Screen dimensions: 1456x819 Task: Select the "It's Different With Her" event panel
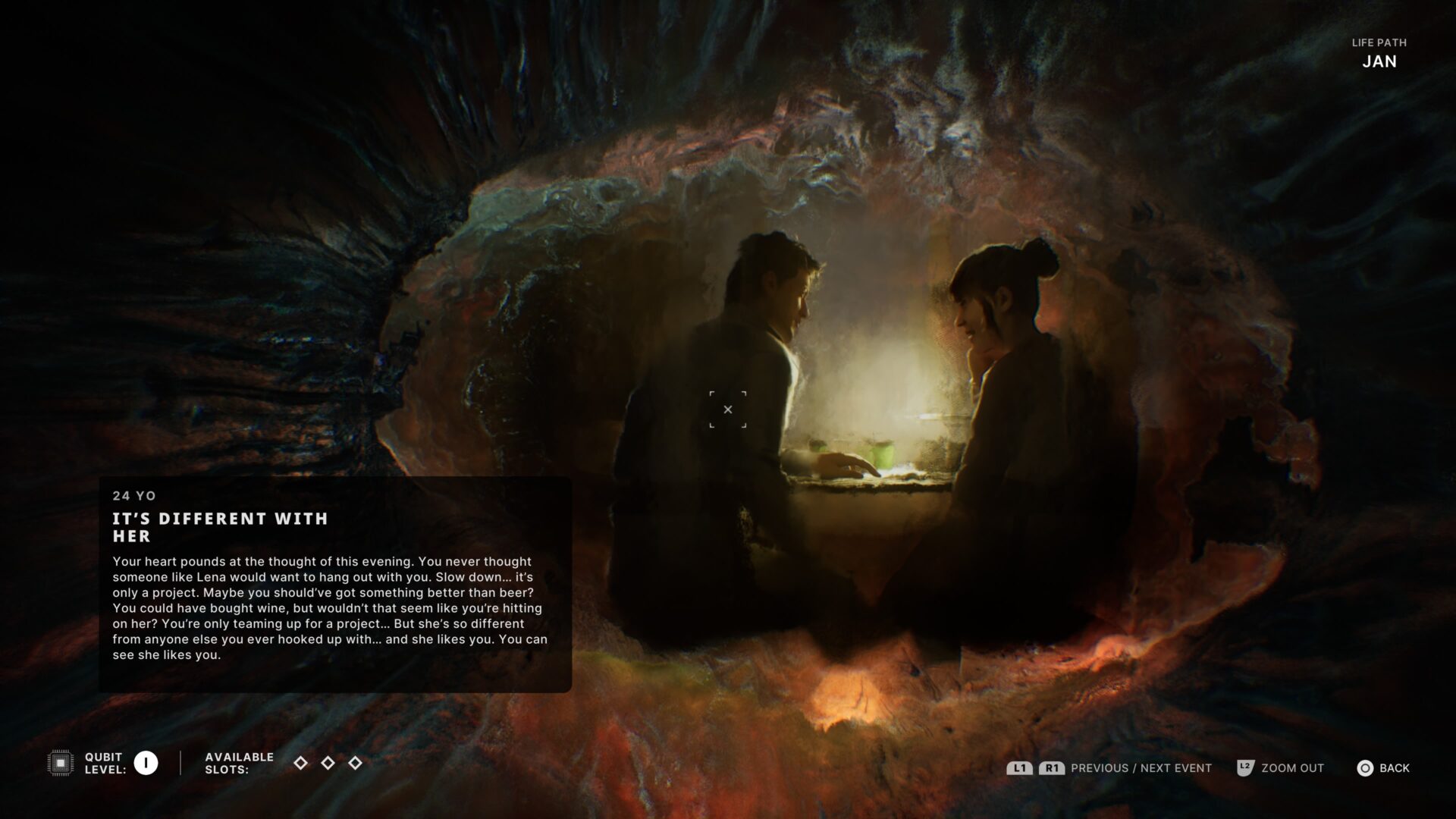point(334,584)
